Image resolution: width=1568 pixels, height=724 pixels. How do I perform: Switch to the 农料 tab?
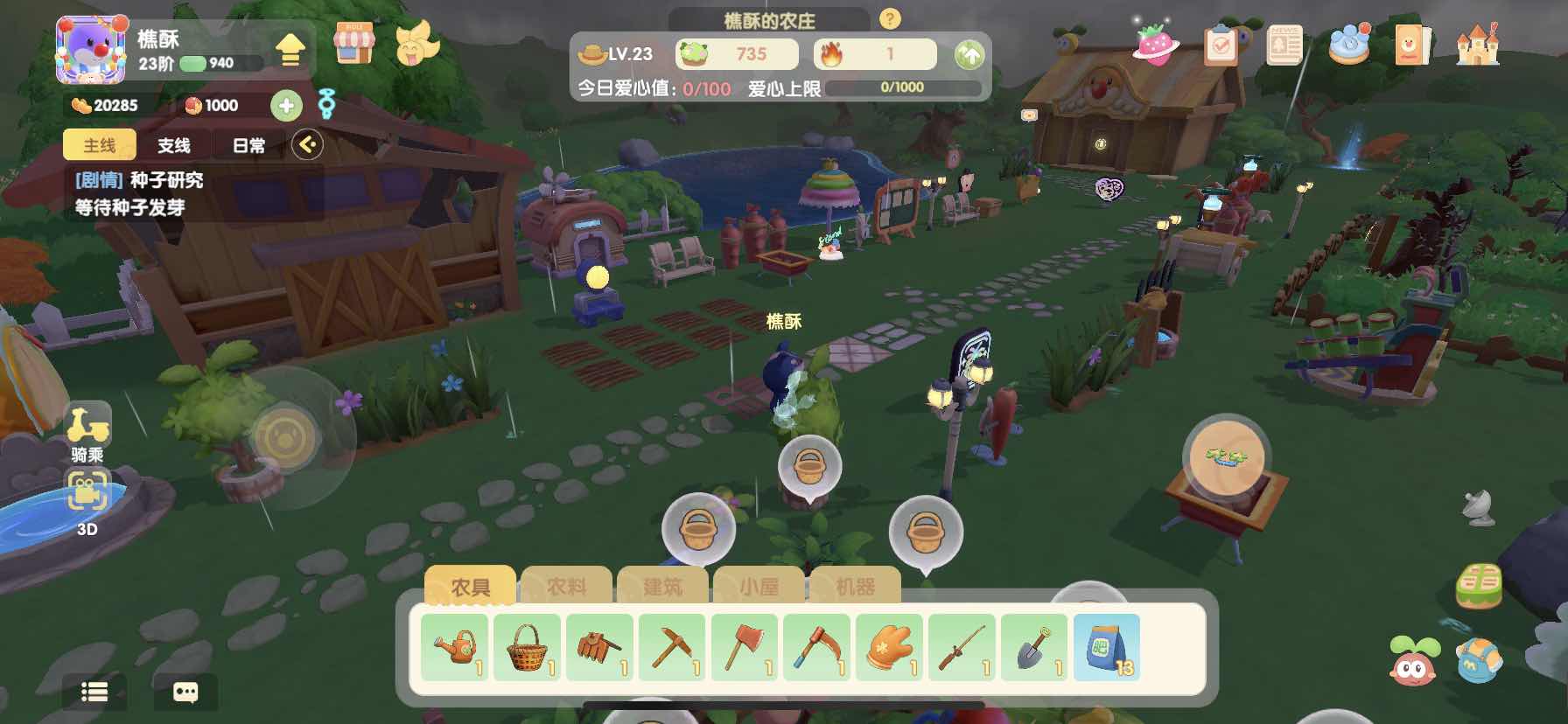coord(567,587)
